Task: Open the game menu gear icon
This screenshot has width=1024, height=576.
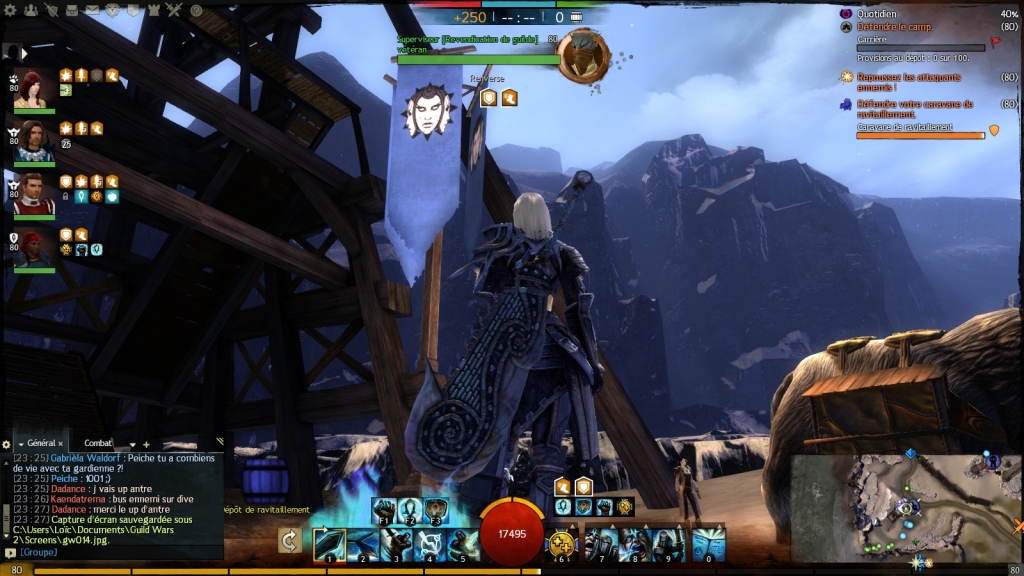Action: [x=12, y=11]
